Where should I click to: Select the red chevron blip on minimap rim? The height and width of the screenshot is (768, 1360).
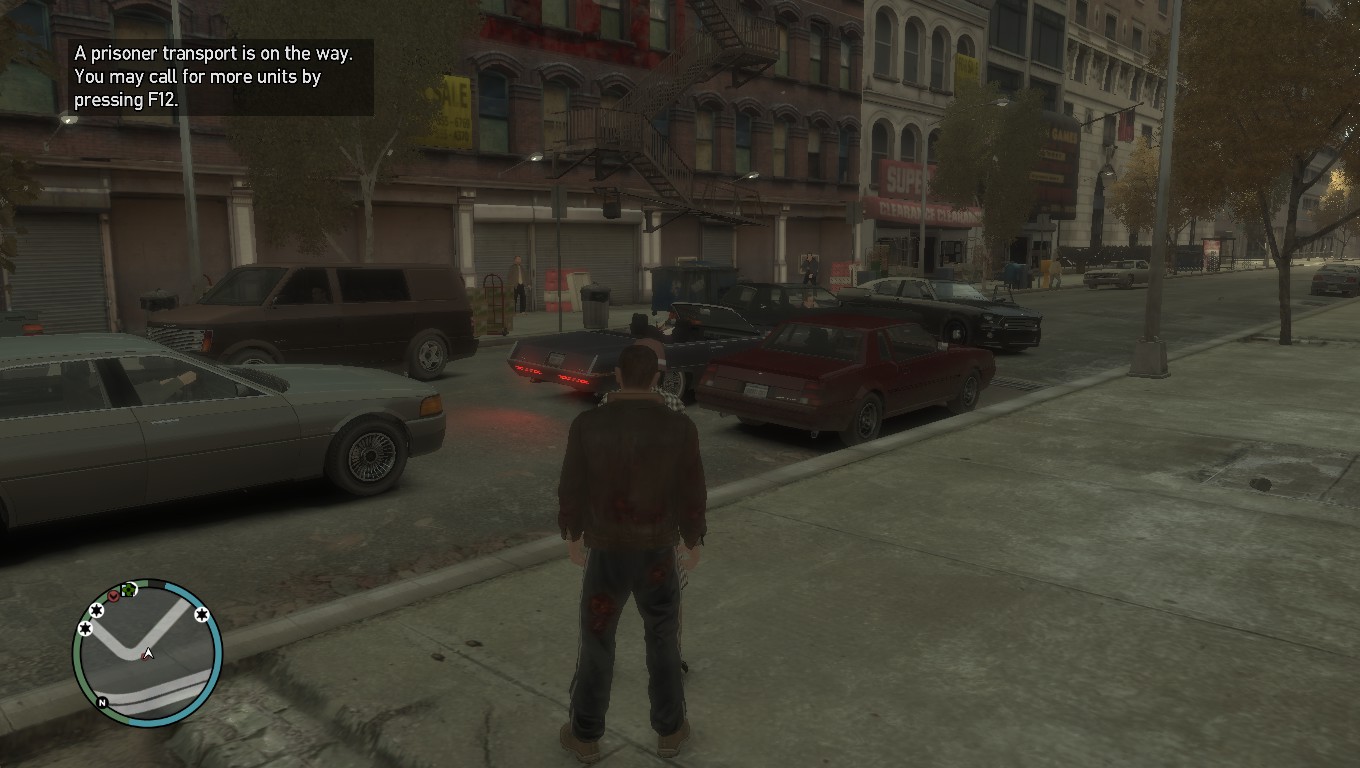(114, 596)
